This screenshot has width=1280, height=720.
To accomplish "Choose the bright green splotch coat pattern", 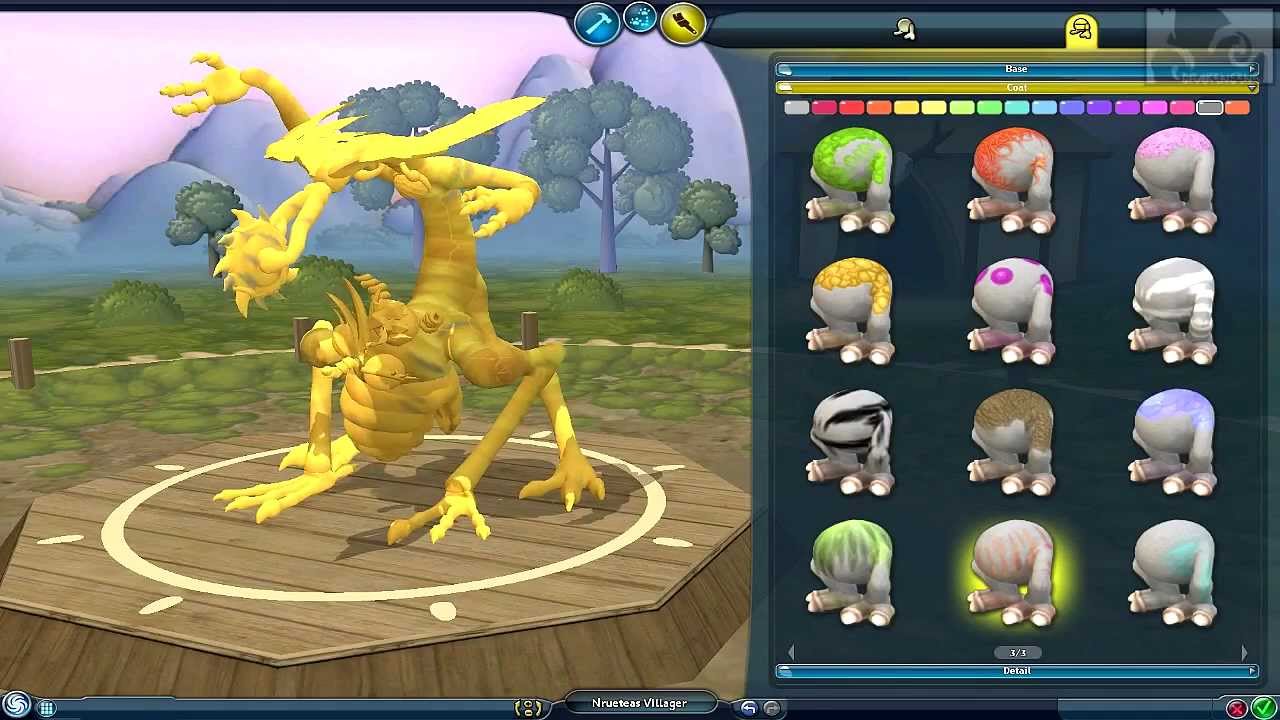I will click(851, 180).
